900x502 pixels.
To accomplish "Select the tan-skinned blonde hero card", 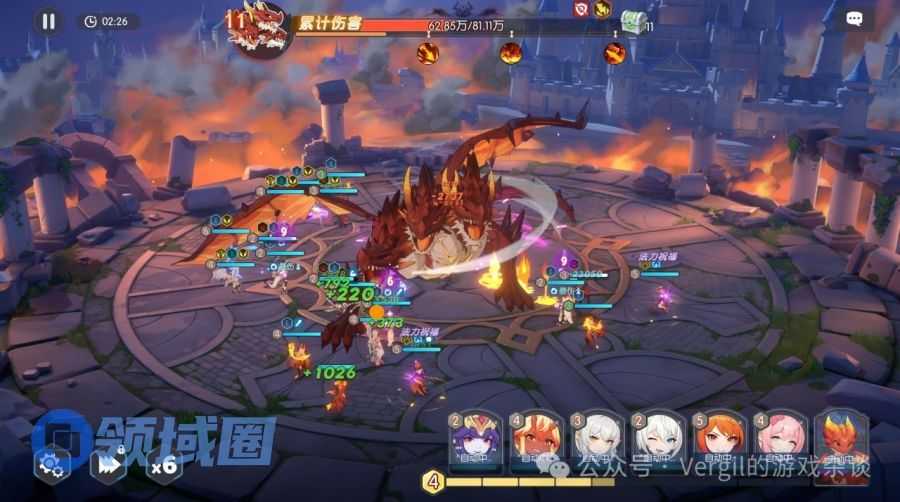I will 532,440.
